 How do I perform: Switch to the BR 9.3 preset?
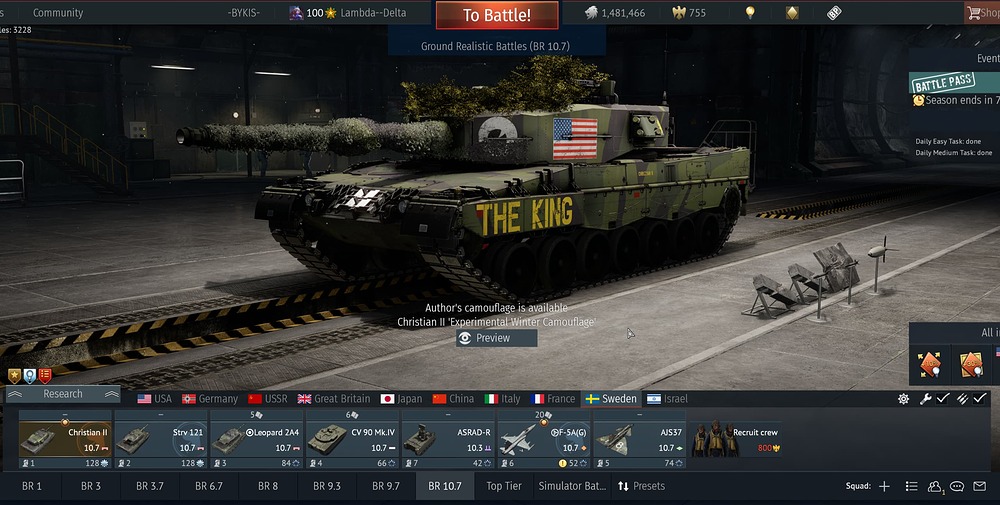pyautogui.click(x=327, y=486)
